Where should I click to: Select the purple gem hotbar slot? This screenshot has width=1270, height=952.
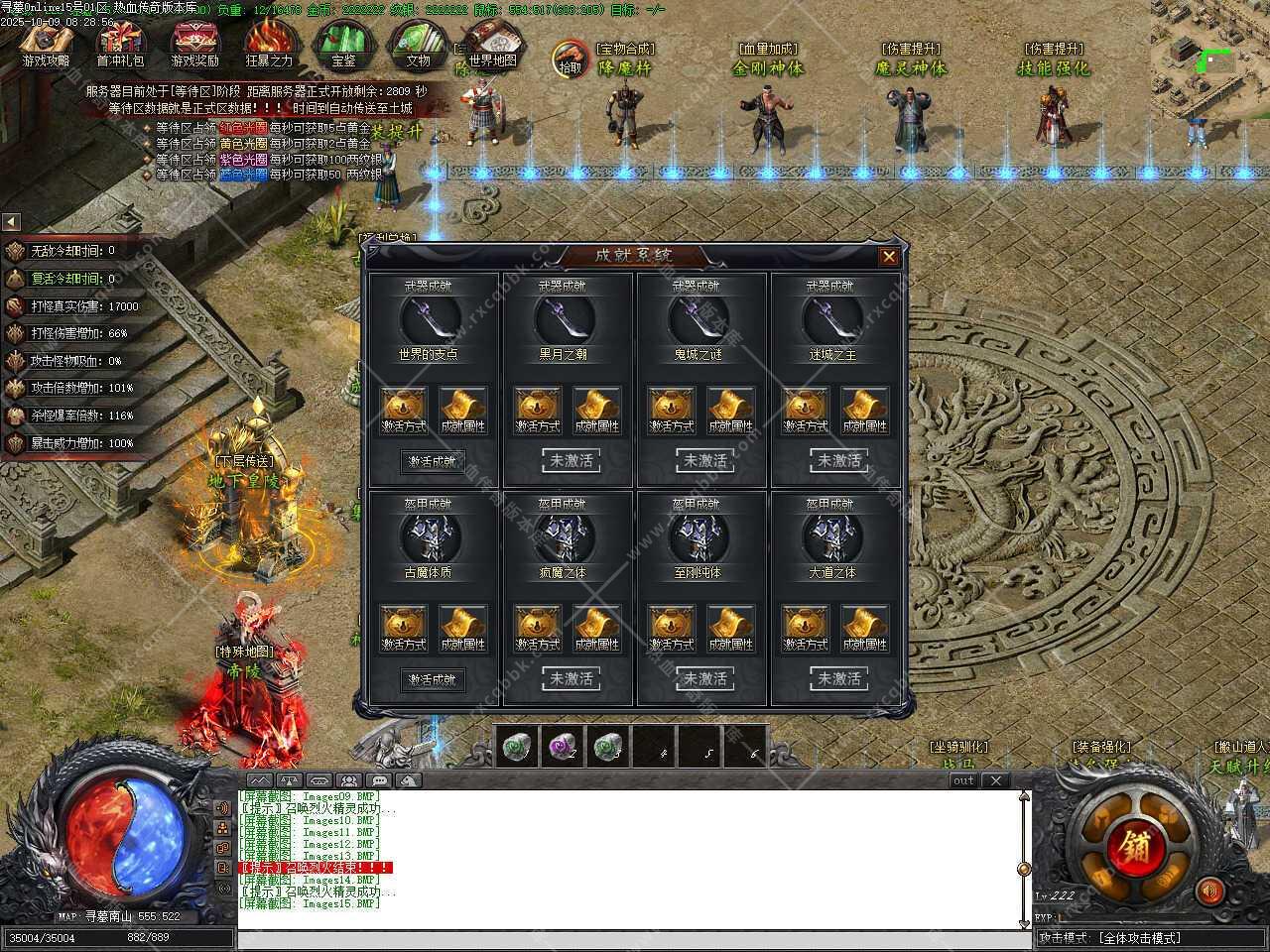562,746
